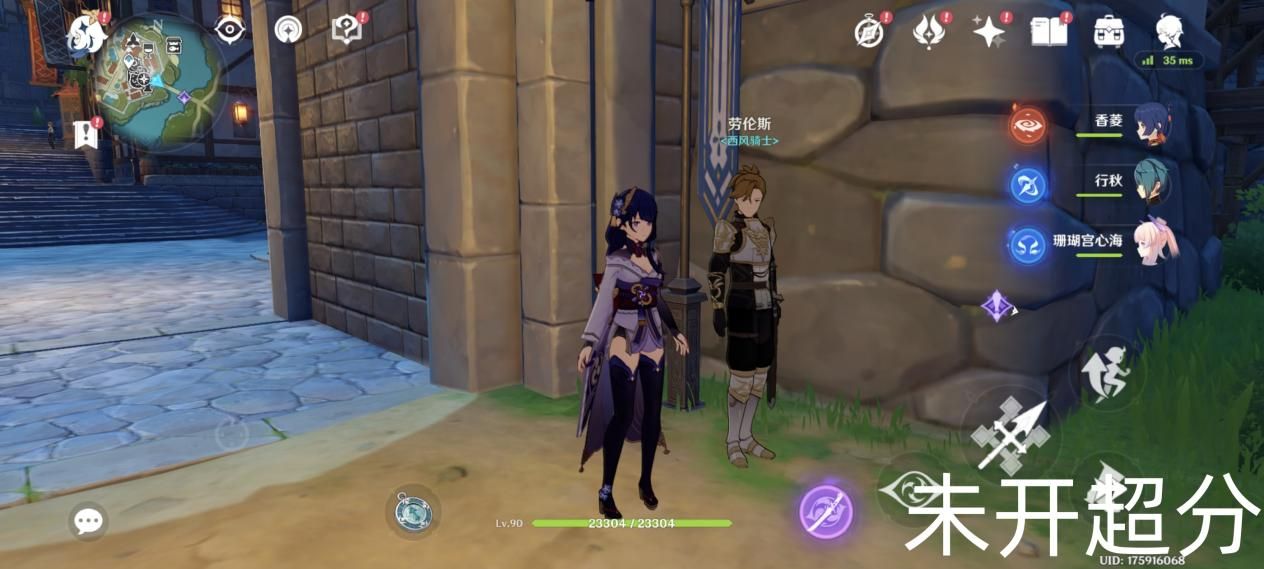Open the four-pointed star Wish icon
Viewport: 1264px width, 569px height.
(989, 32)
